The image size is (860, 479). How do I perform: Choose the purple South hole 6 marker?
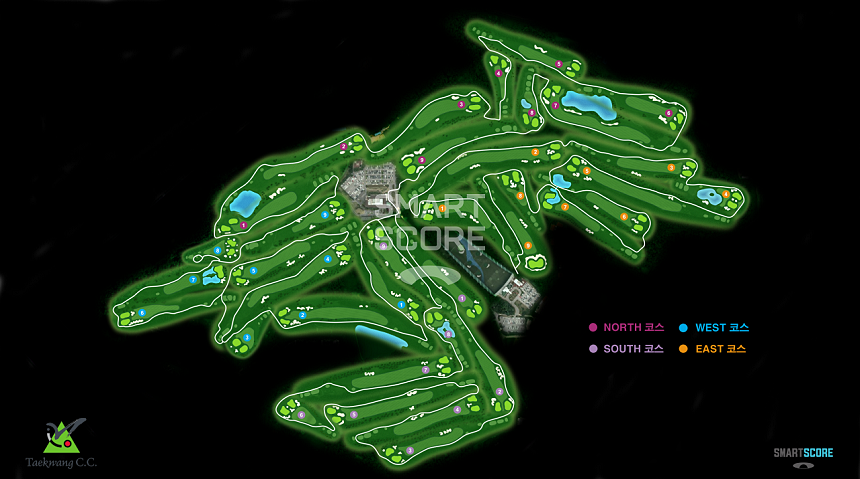click(x=301, y=414)
